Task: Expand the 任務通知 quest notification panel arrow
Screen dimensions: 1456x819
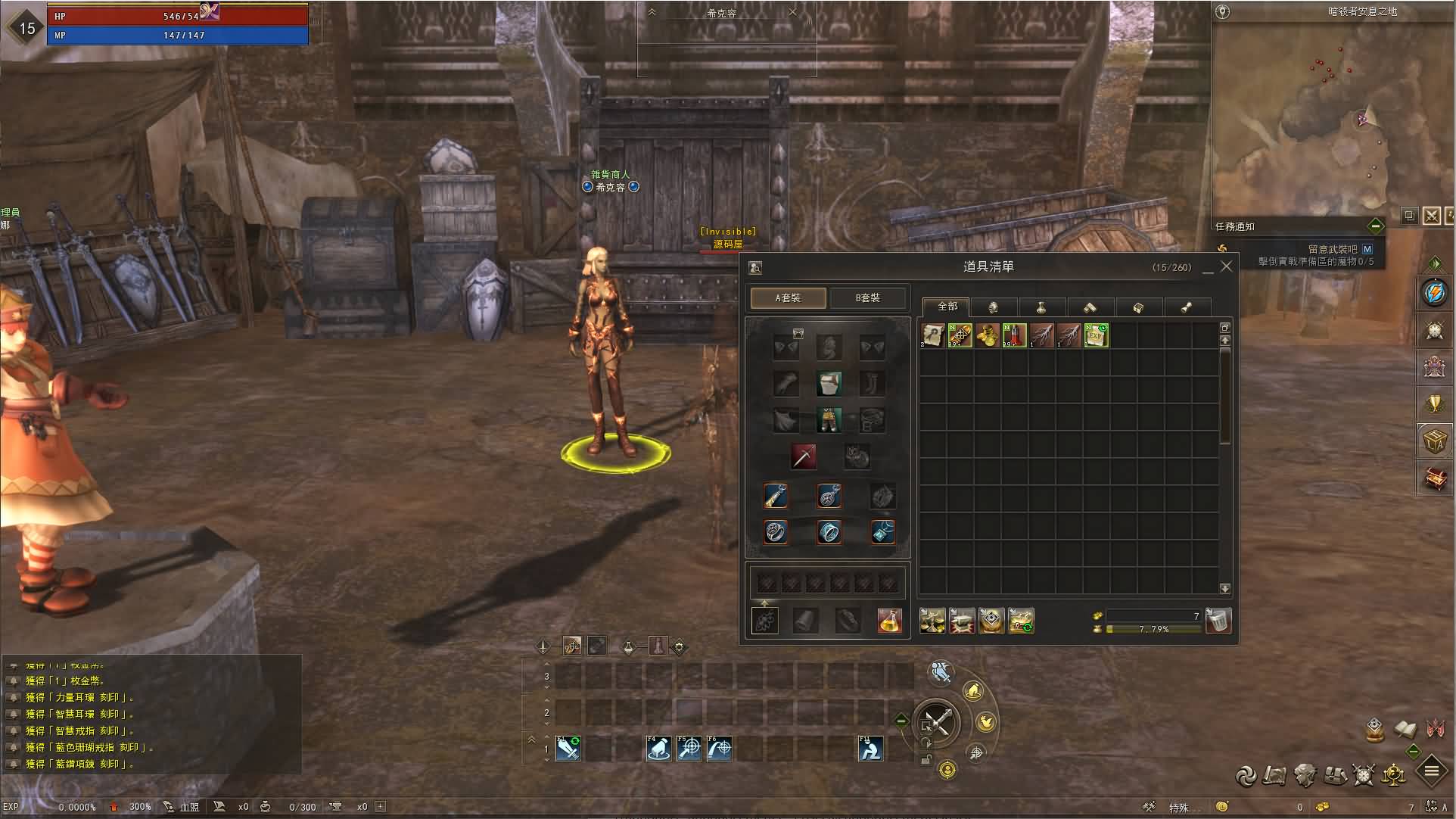Action: tap(1376, 226)
